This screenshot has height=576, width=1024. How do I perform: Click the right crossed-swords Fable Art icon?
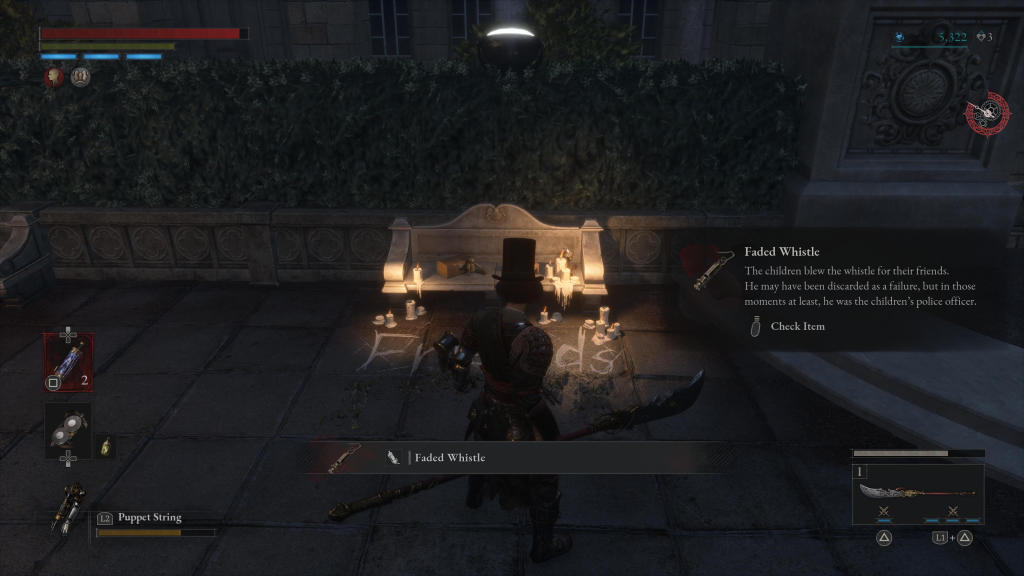[952, 512]
